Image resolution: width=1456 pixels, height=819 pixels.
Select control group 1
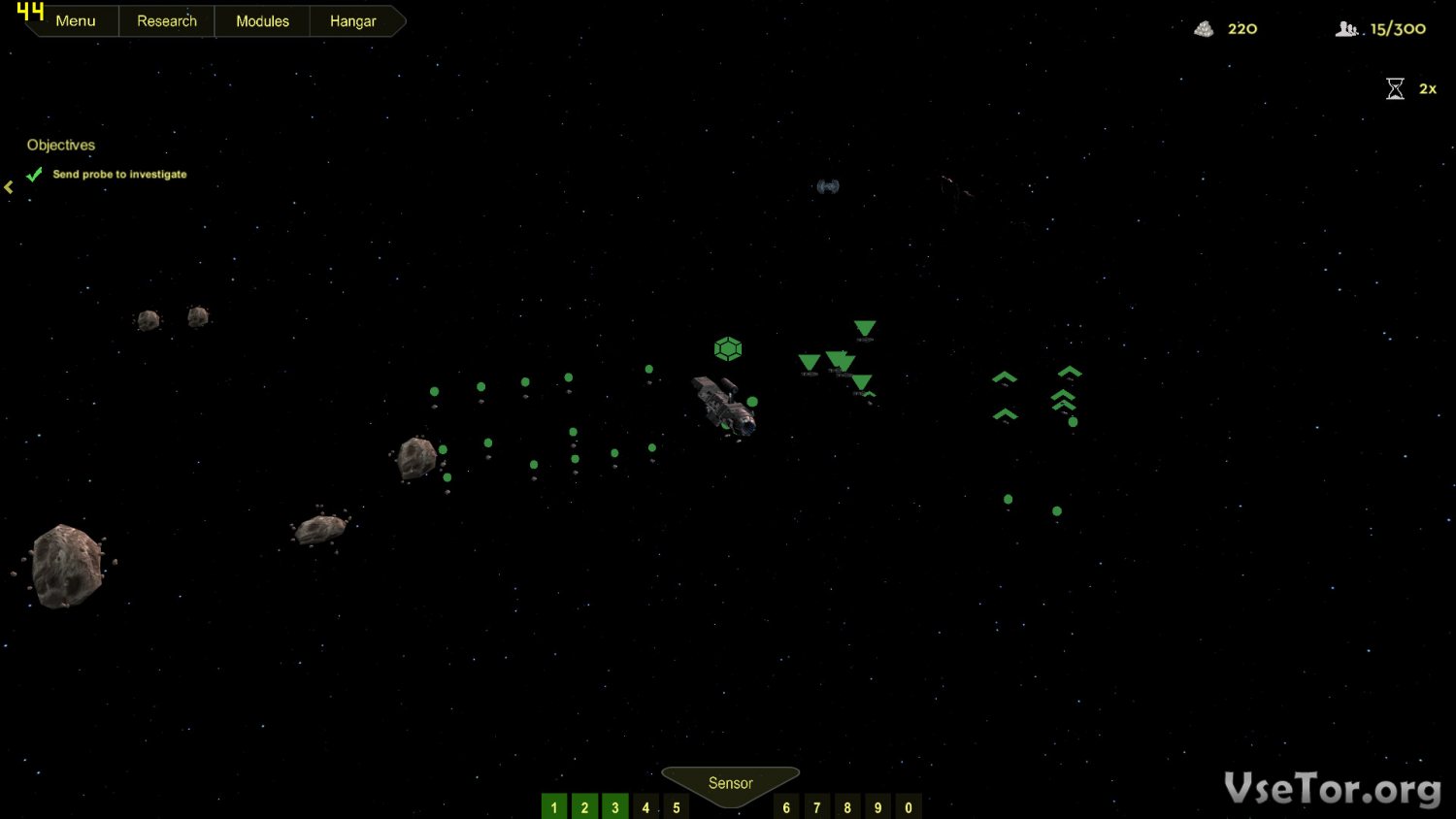pos(554,807)
